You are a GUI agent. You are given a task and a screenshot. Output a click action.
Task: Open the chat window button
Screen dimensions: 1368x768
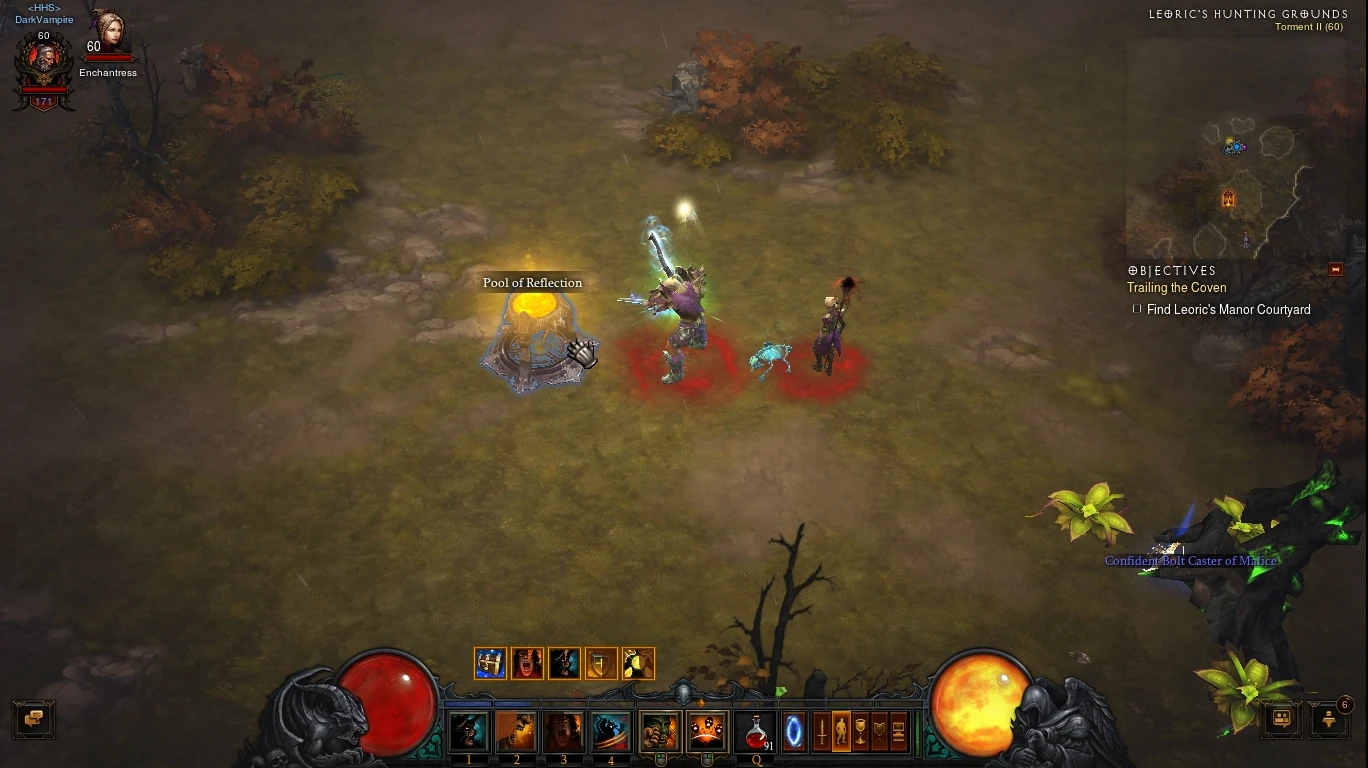click(34, 718)
